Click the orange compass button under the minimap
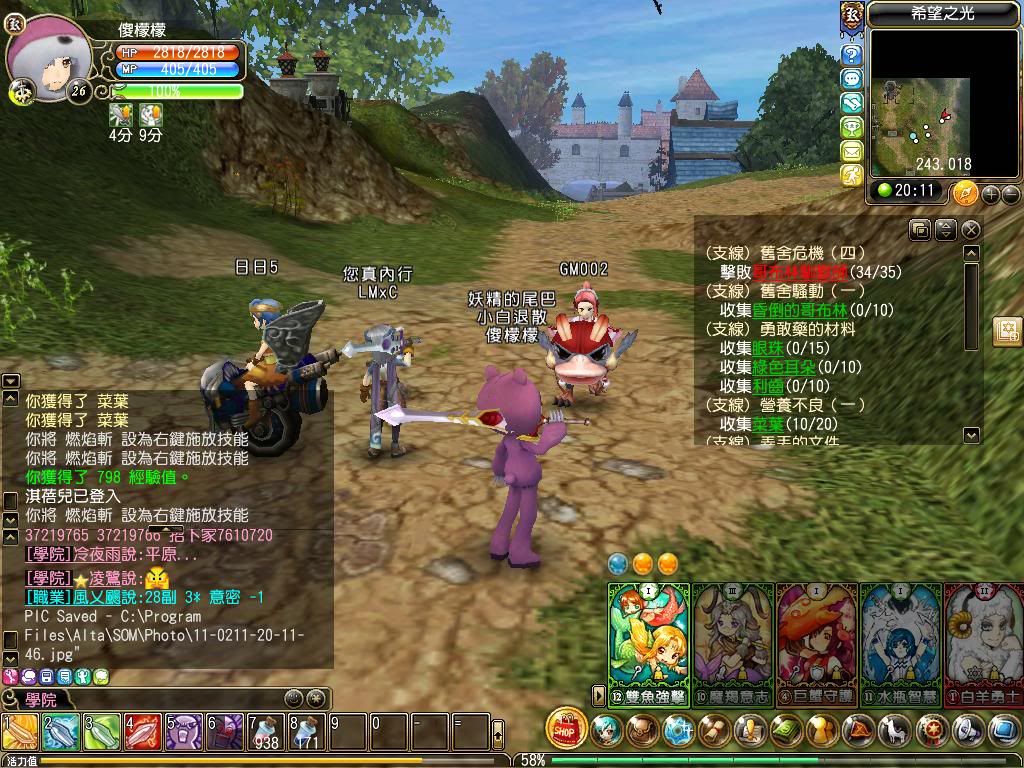Image resolution: width=1024 pixels, height=768 pixels. point(964,192)
